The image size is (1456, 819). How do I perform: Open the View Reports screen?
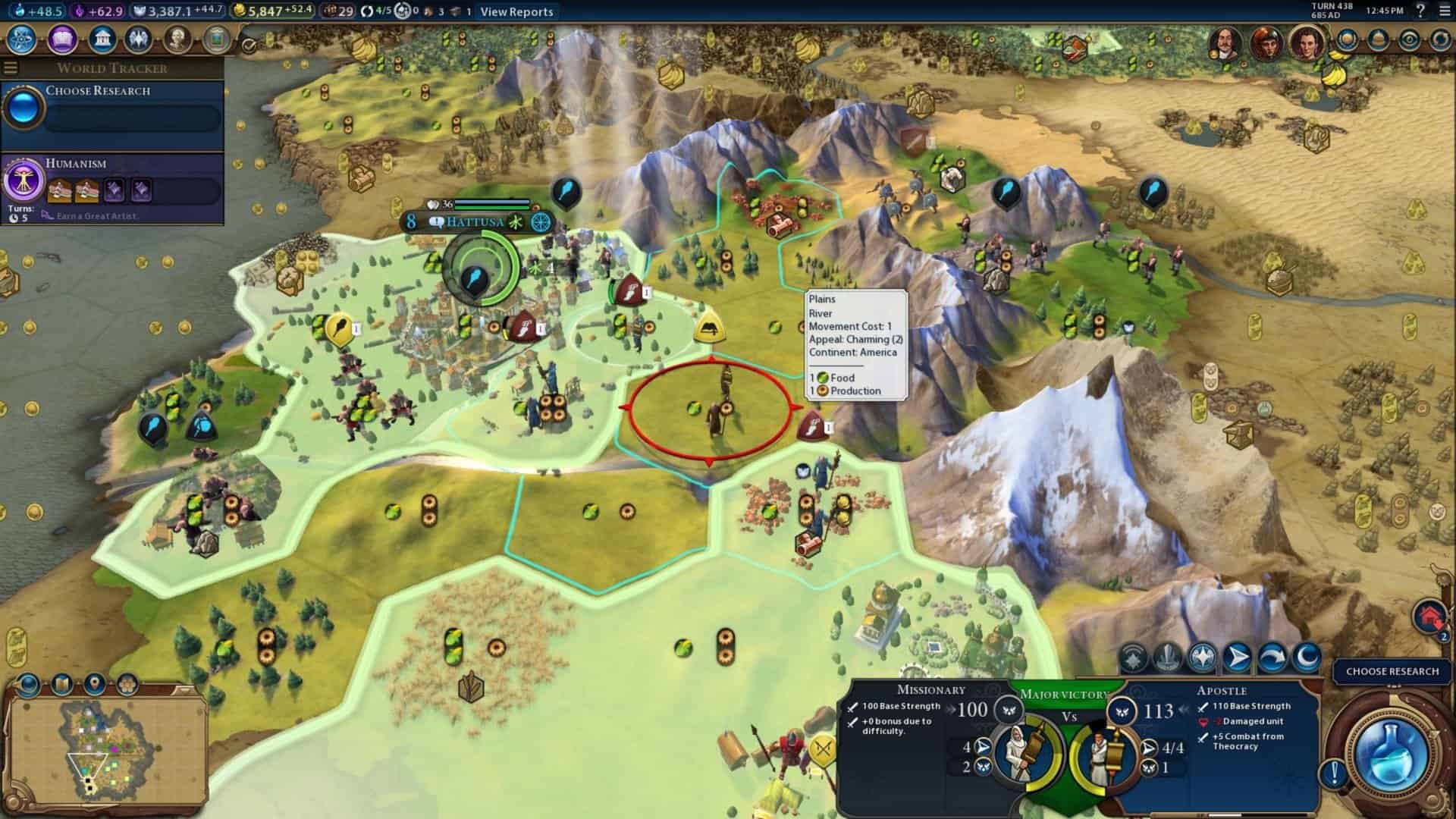click(516, 11)
